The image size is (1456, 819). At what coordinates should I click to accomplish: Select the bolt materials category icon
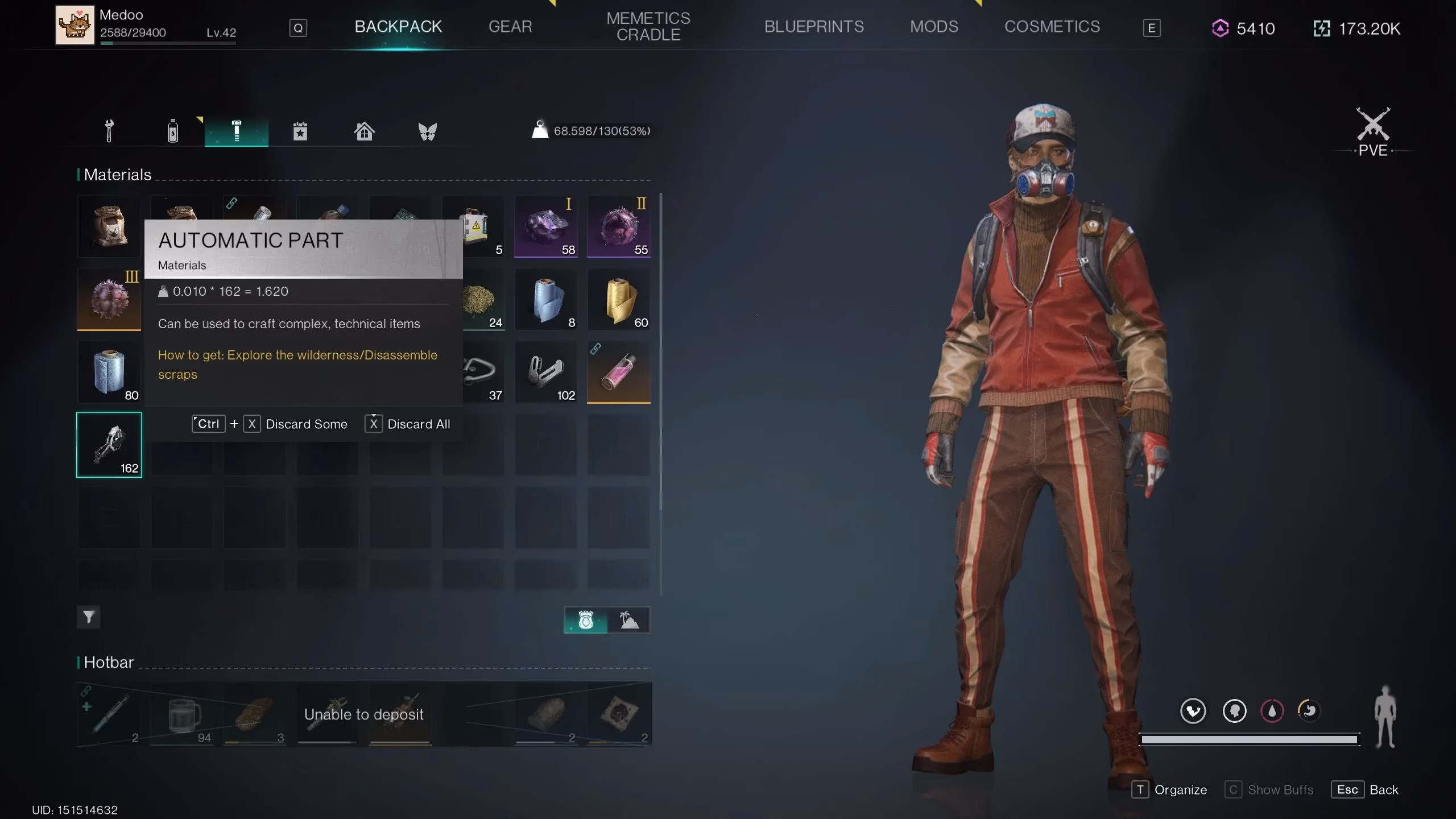[x=236, y=130]
